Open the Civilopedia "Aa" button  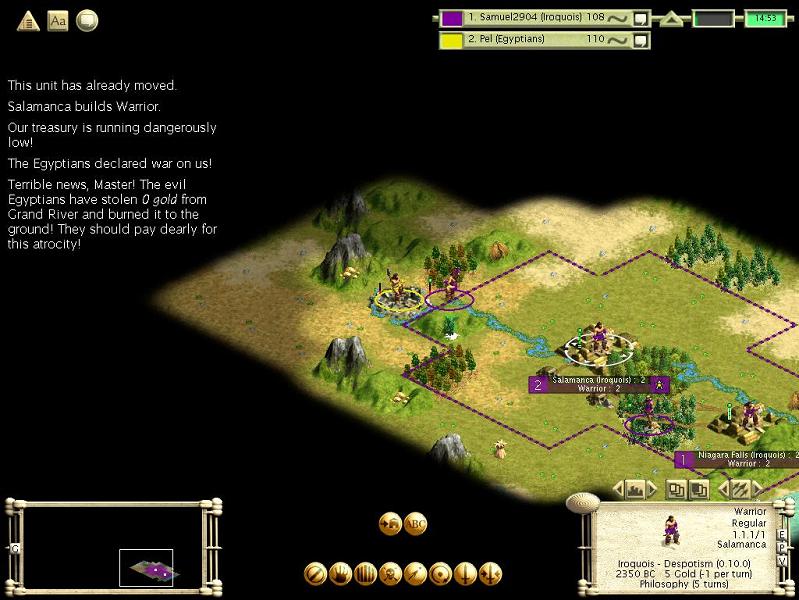pos(58,20)
